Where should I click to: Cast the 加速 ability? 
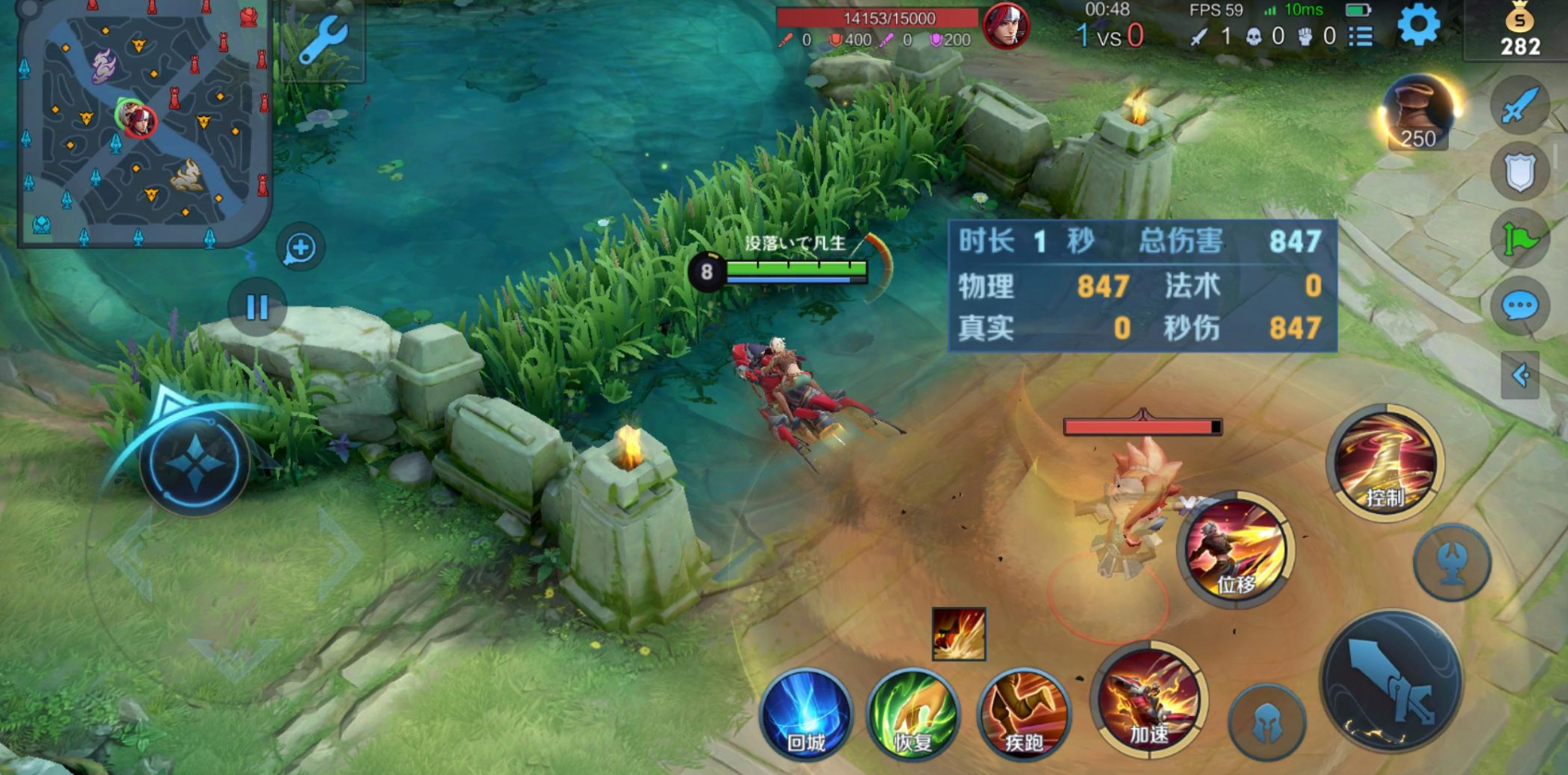(1149, 699)
